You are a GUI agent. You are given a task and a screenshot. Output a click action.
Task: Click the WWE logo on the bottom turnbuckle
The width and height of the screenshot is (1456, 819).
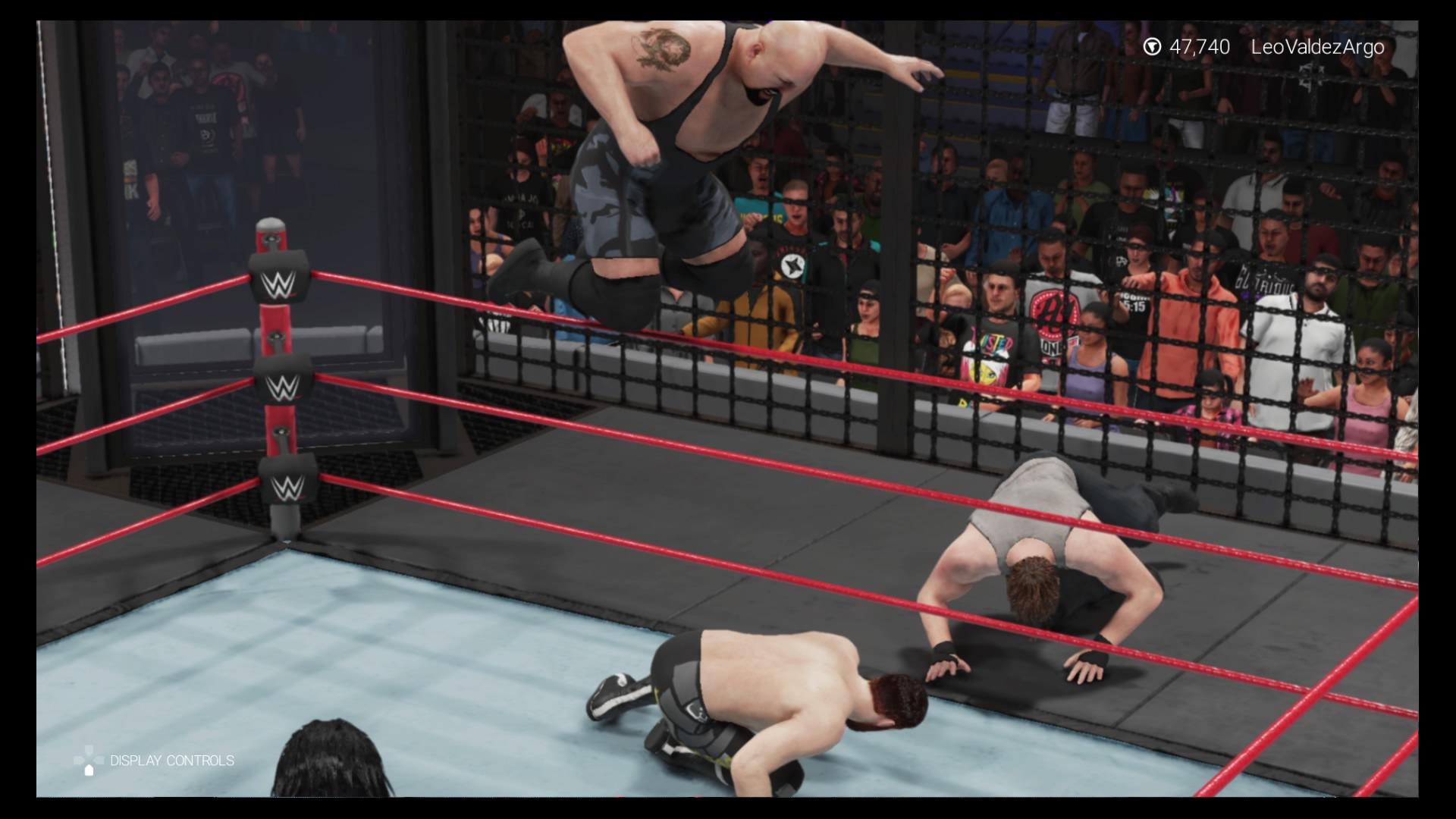point(287,489)
